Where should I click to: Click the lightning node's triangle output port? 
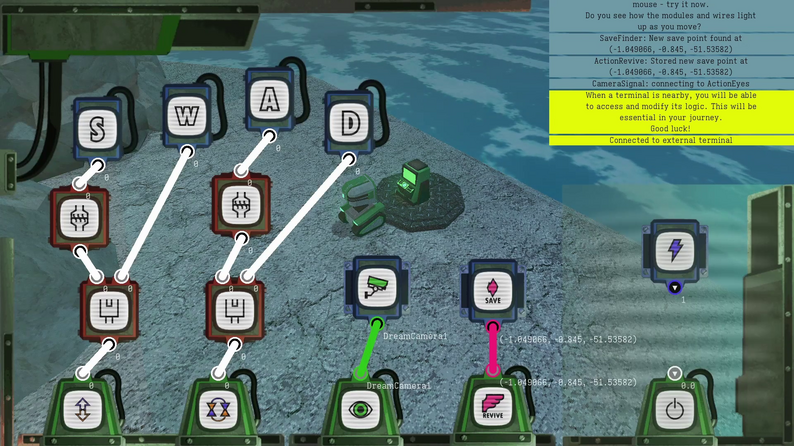pos(675,287)
